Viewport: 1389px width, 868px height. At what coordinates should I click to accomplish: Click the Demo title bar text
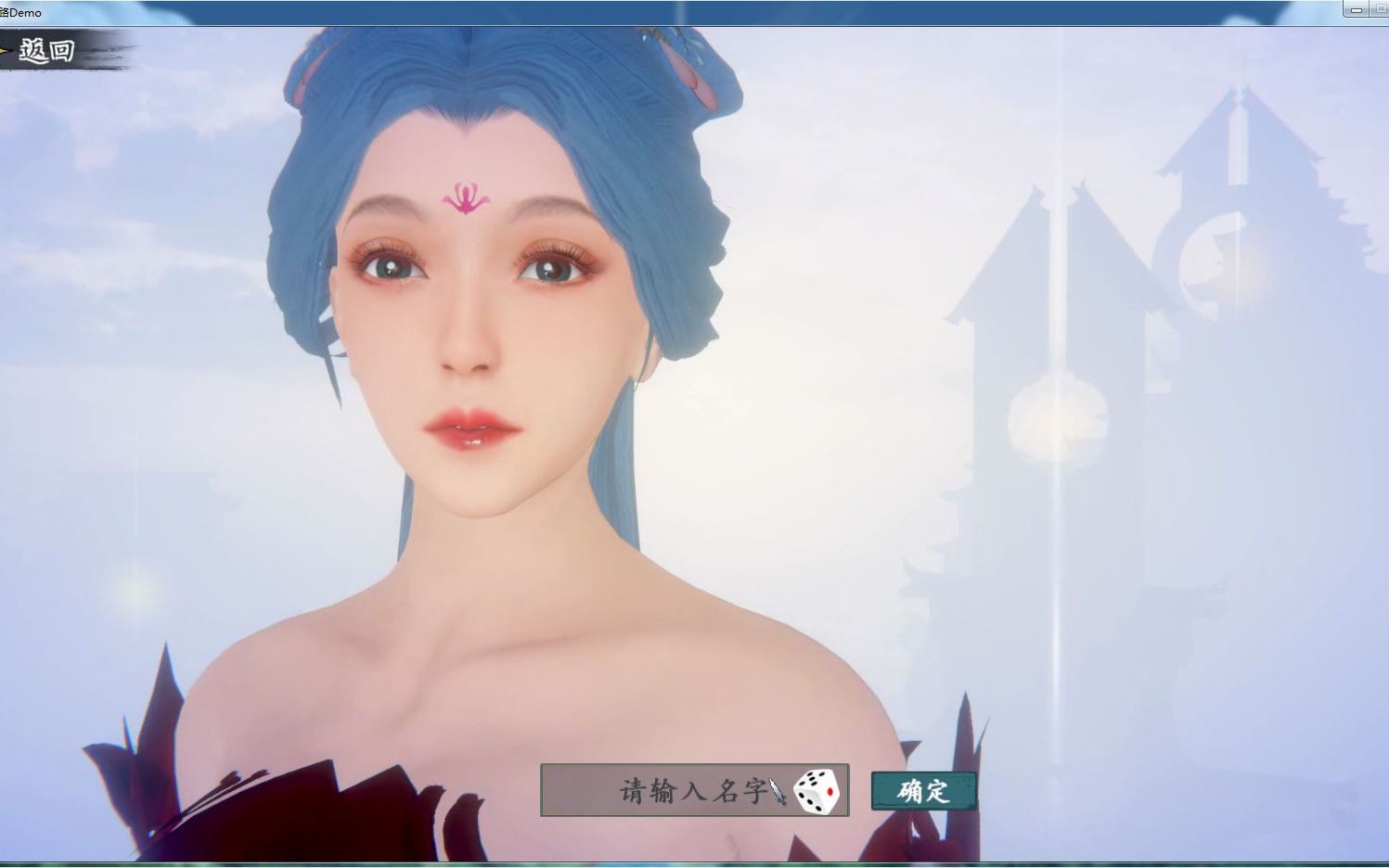click(x=23, y=12)
